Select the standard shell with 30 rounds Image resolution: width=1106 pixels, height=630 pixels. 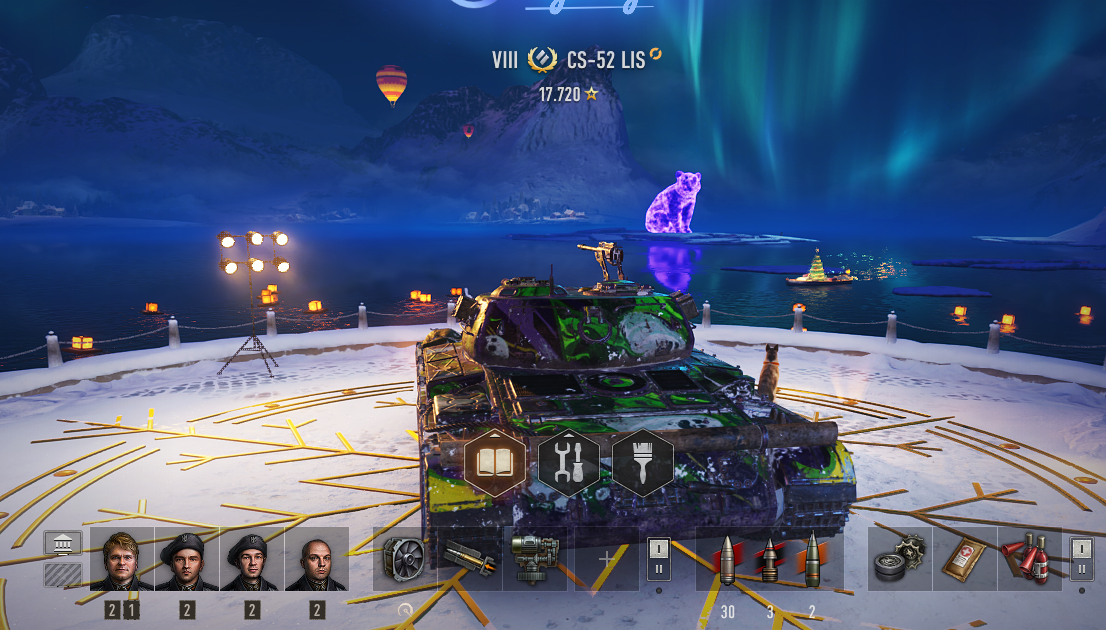point(727,559)
